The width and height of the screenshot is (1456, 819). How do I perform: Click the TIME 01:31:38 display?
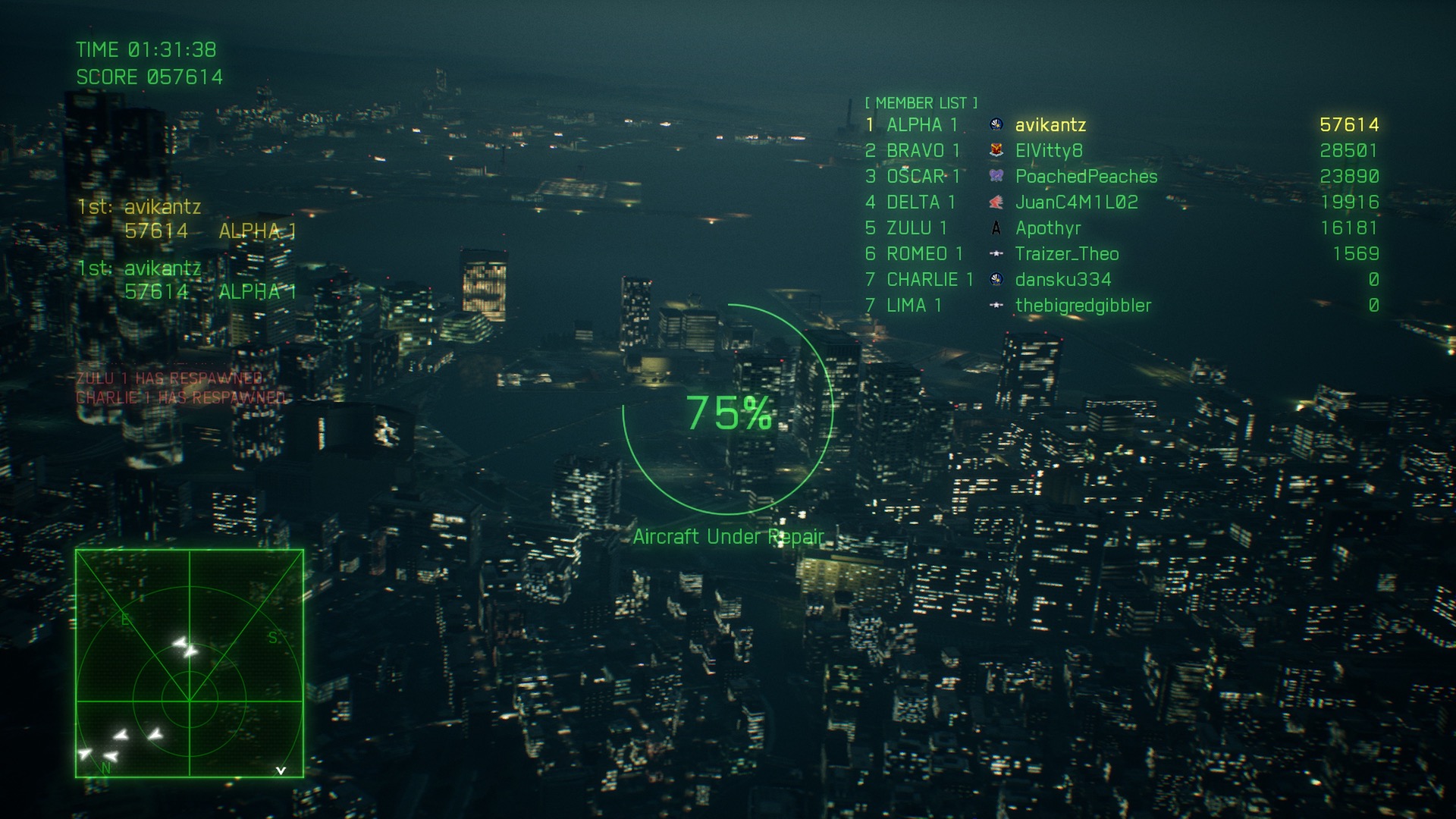[x=146, y=49]
